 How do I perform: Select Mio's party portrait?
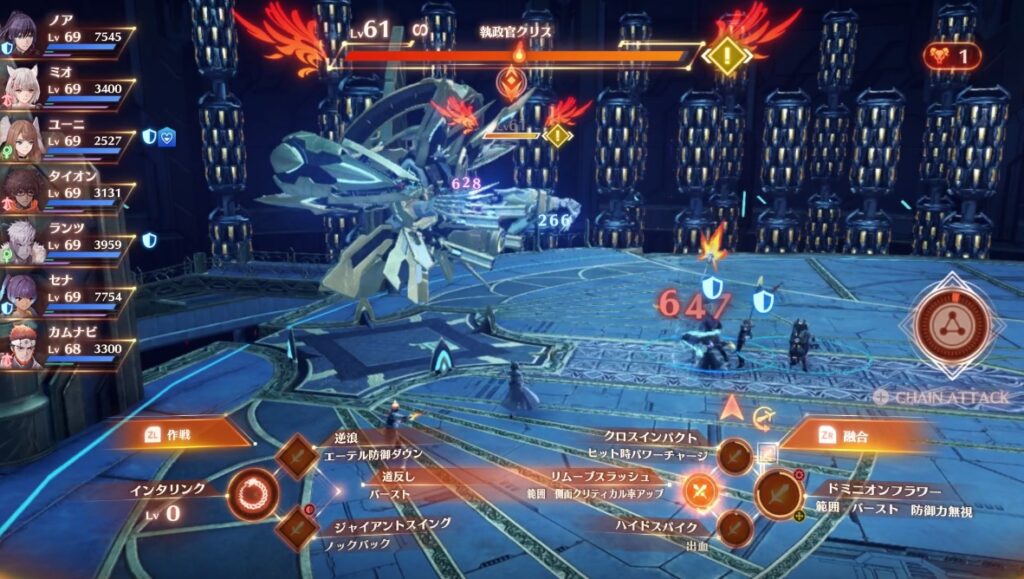22,87
